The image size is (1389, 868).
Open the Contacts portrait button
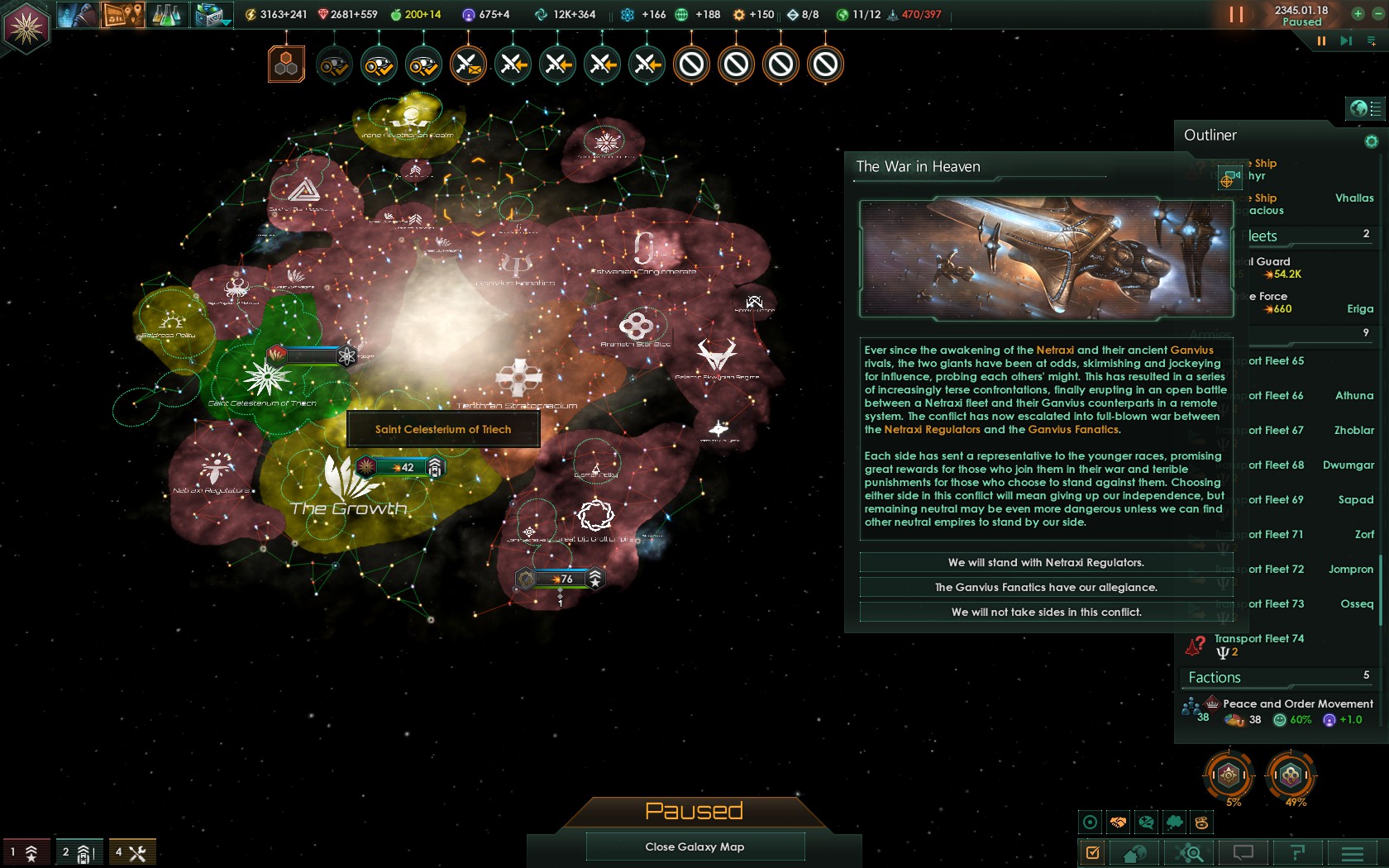click(77, 15)
